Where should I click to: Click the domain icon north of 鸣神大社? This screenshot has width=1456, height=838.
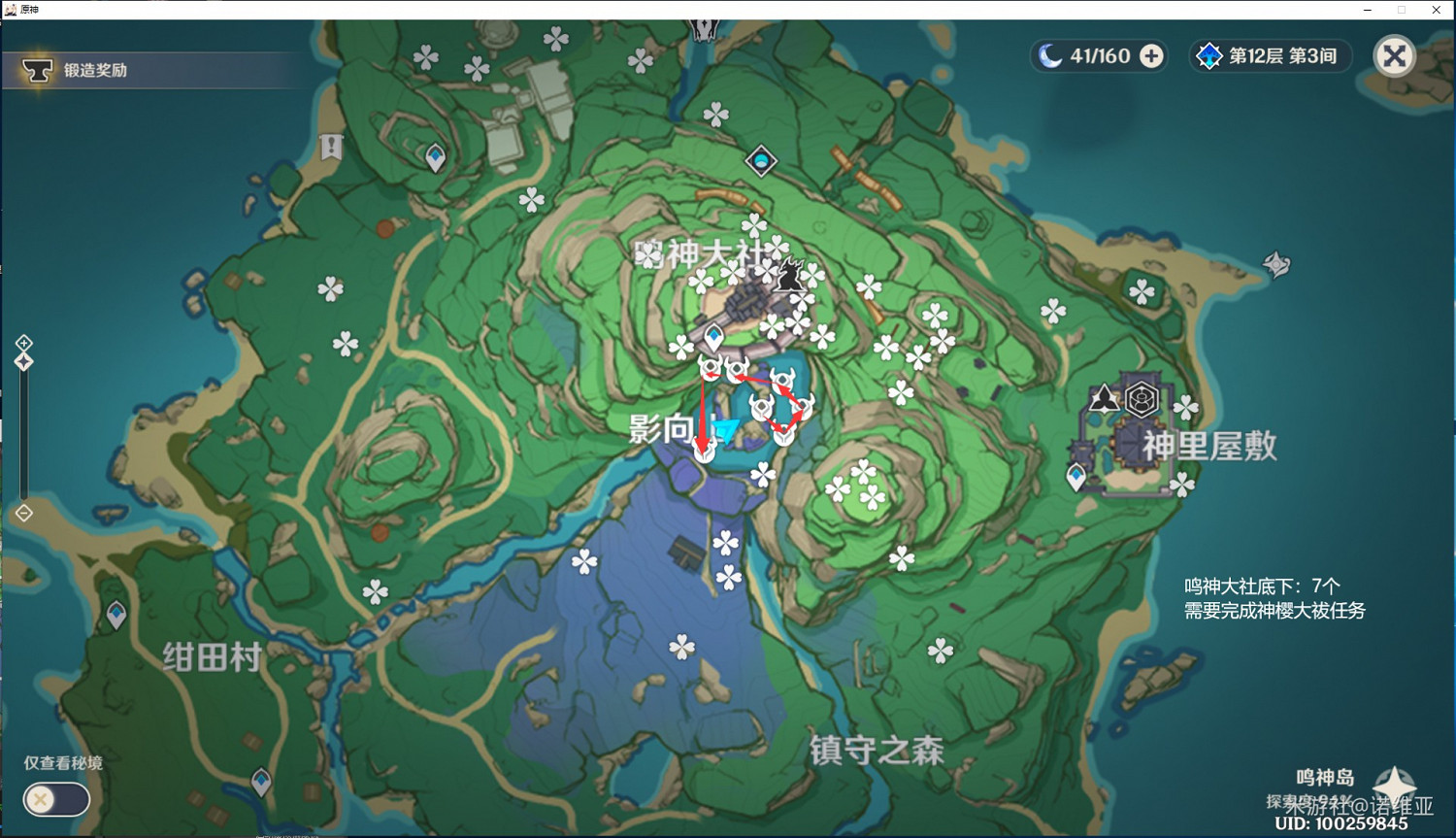point(762,161)
